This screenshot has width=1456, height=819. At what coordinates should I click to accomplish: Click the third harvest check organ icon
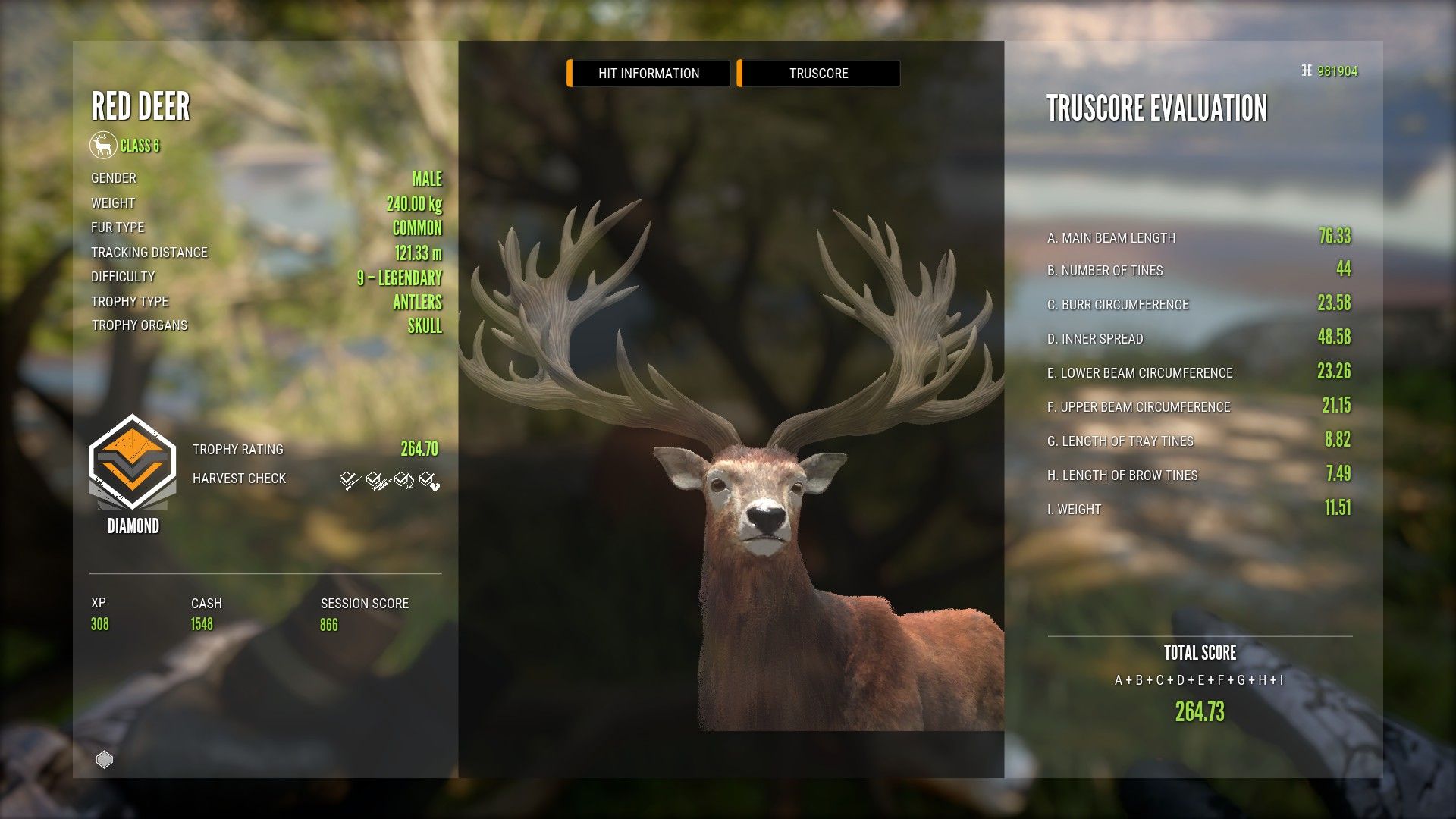[x=402, y=479]
